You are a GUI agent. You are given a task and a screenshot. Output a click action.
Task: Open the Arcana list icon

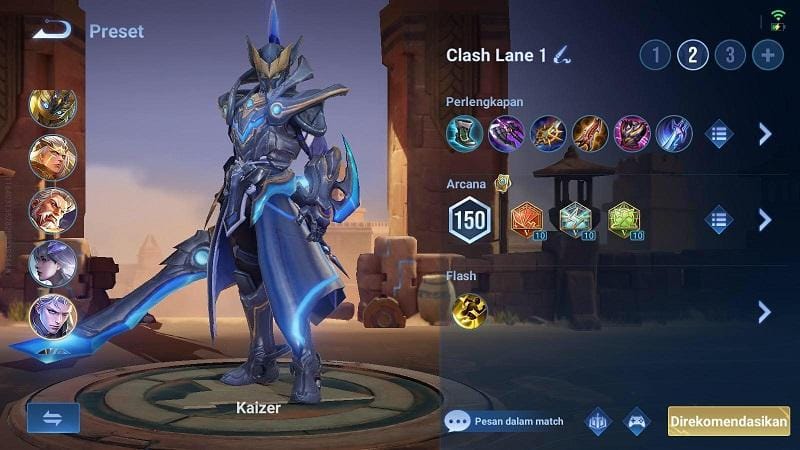coord(719,219)
